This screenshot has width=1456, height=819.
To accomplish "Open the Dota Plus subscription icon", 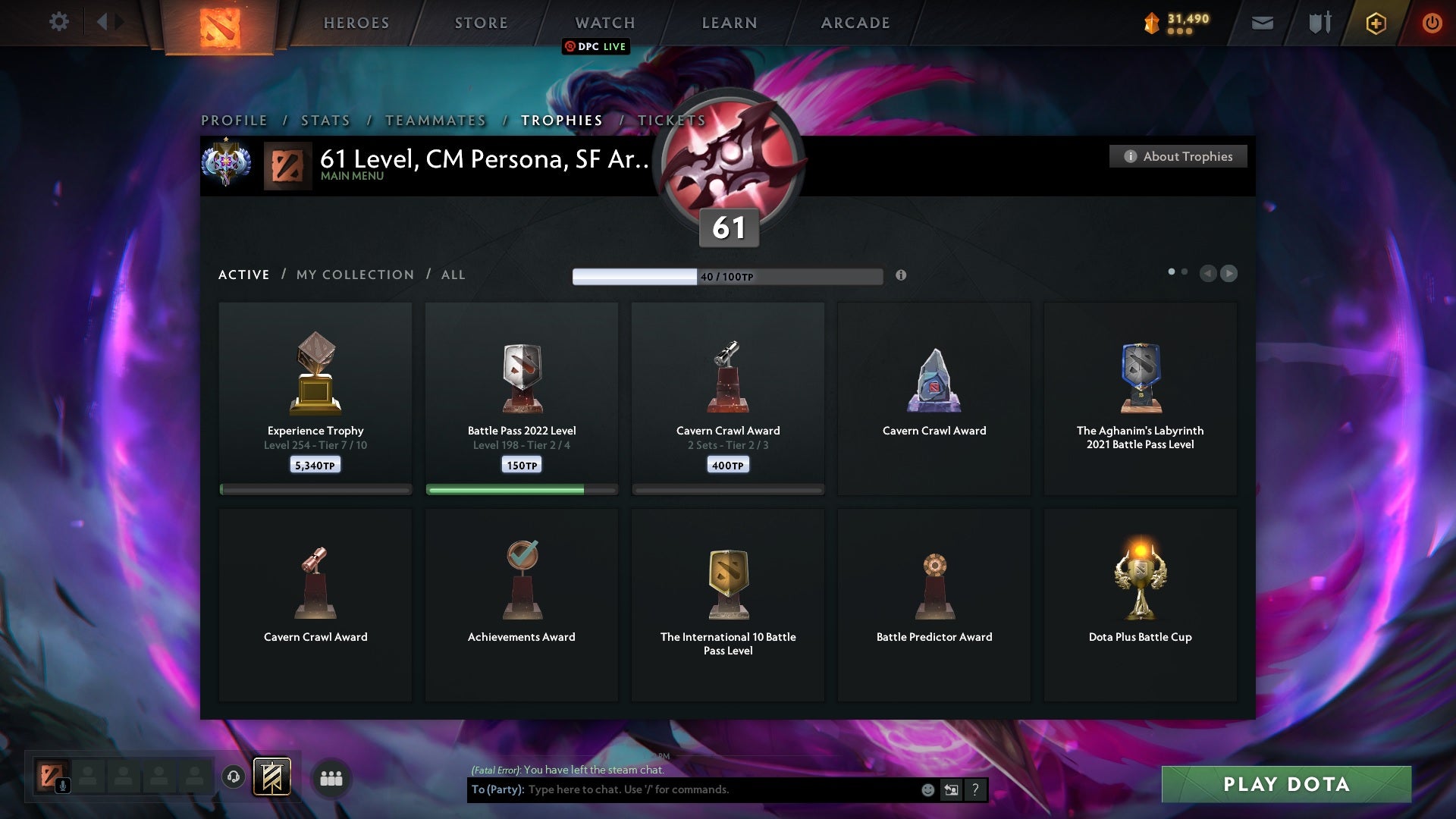I will (1375, 23).
